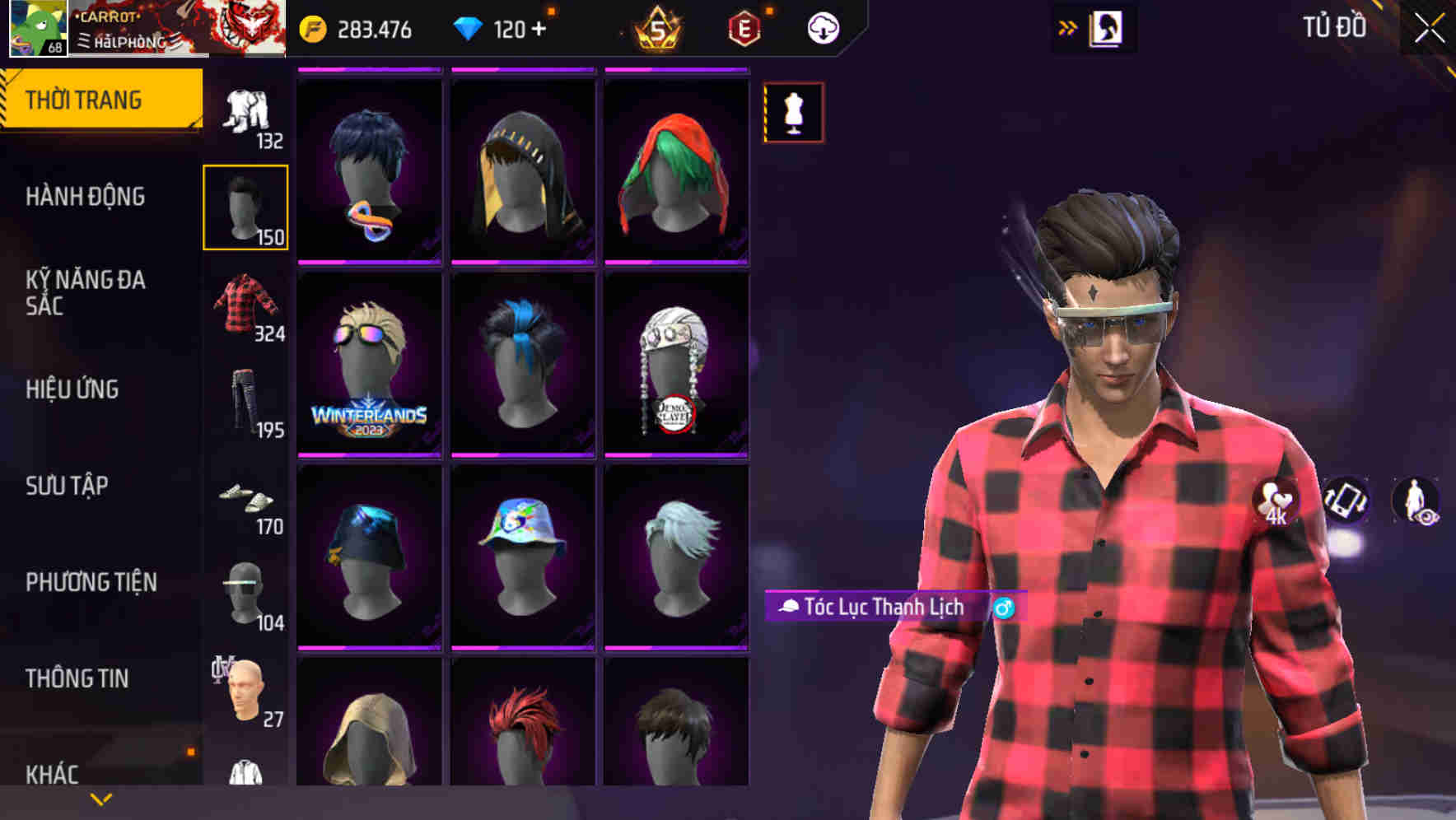Open the gold coin balance icon

311,27
